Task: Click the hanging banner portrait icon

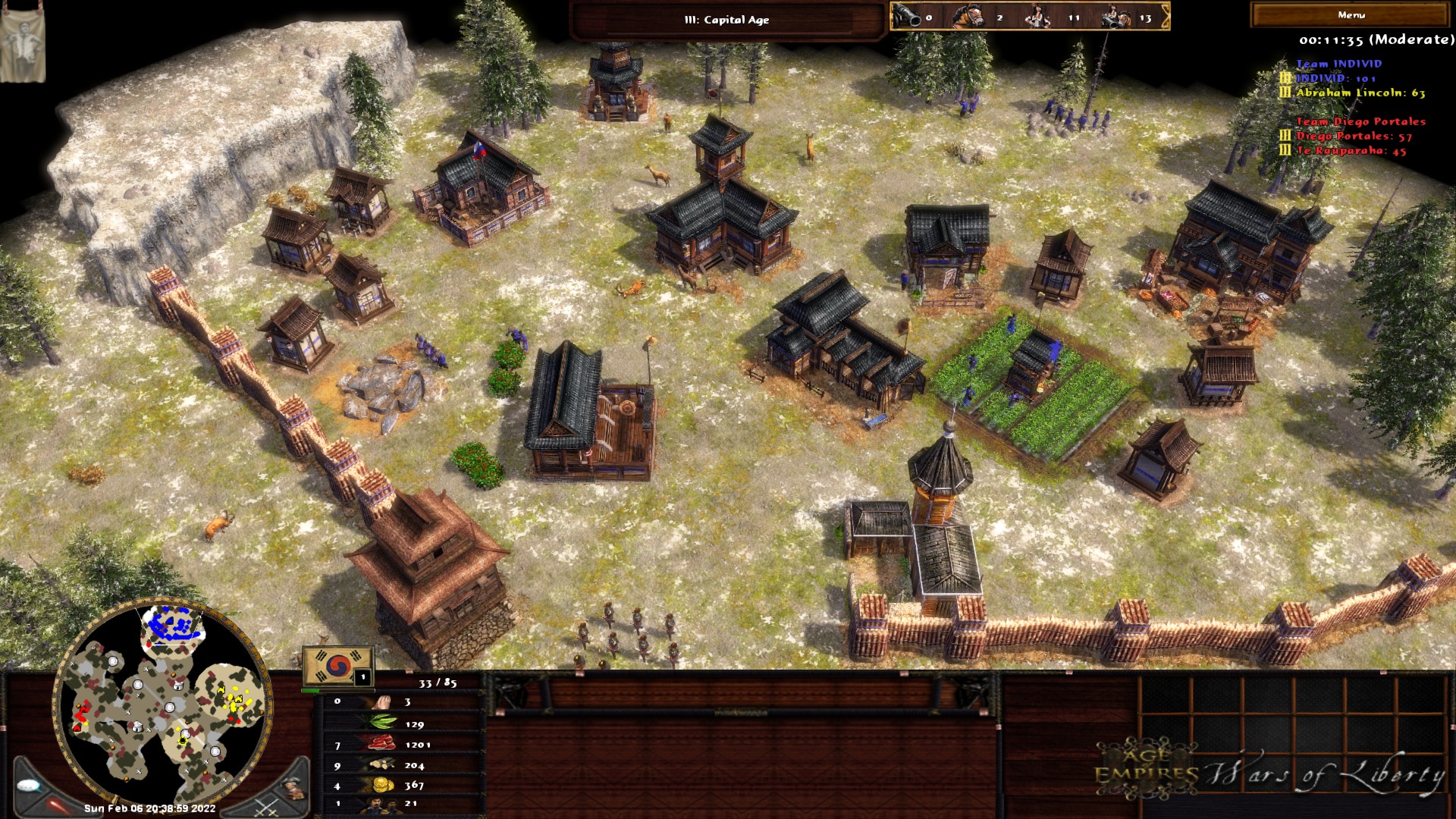Action: pos(22,45)
